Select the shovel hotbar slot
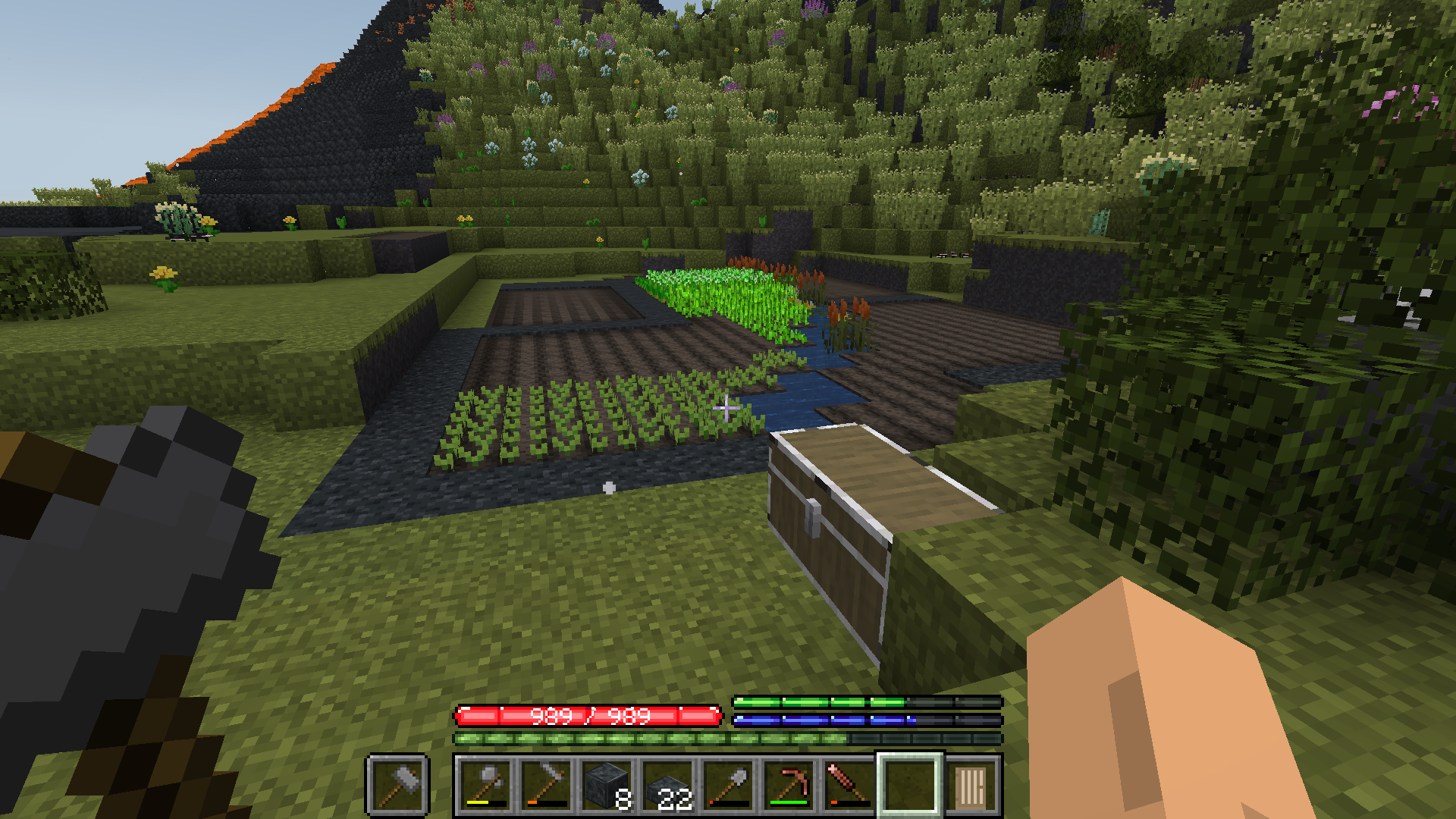1456x819 pixels. pyautogui.click(x=728, y=785)
